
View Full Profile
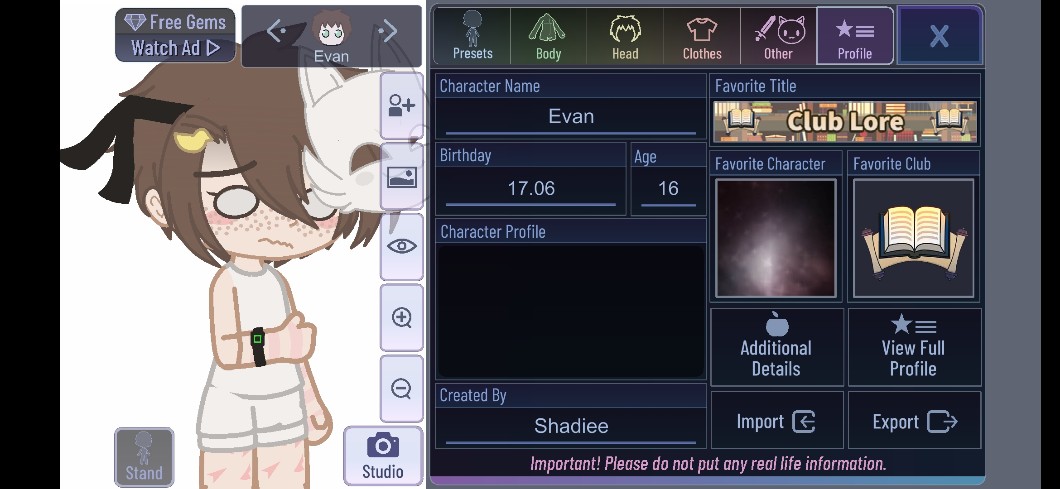click(913, 346)
